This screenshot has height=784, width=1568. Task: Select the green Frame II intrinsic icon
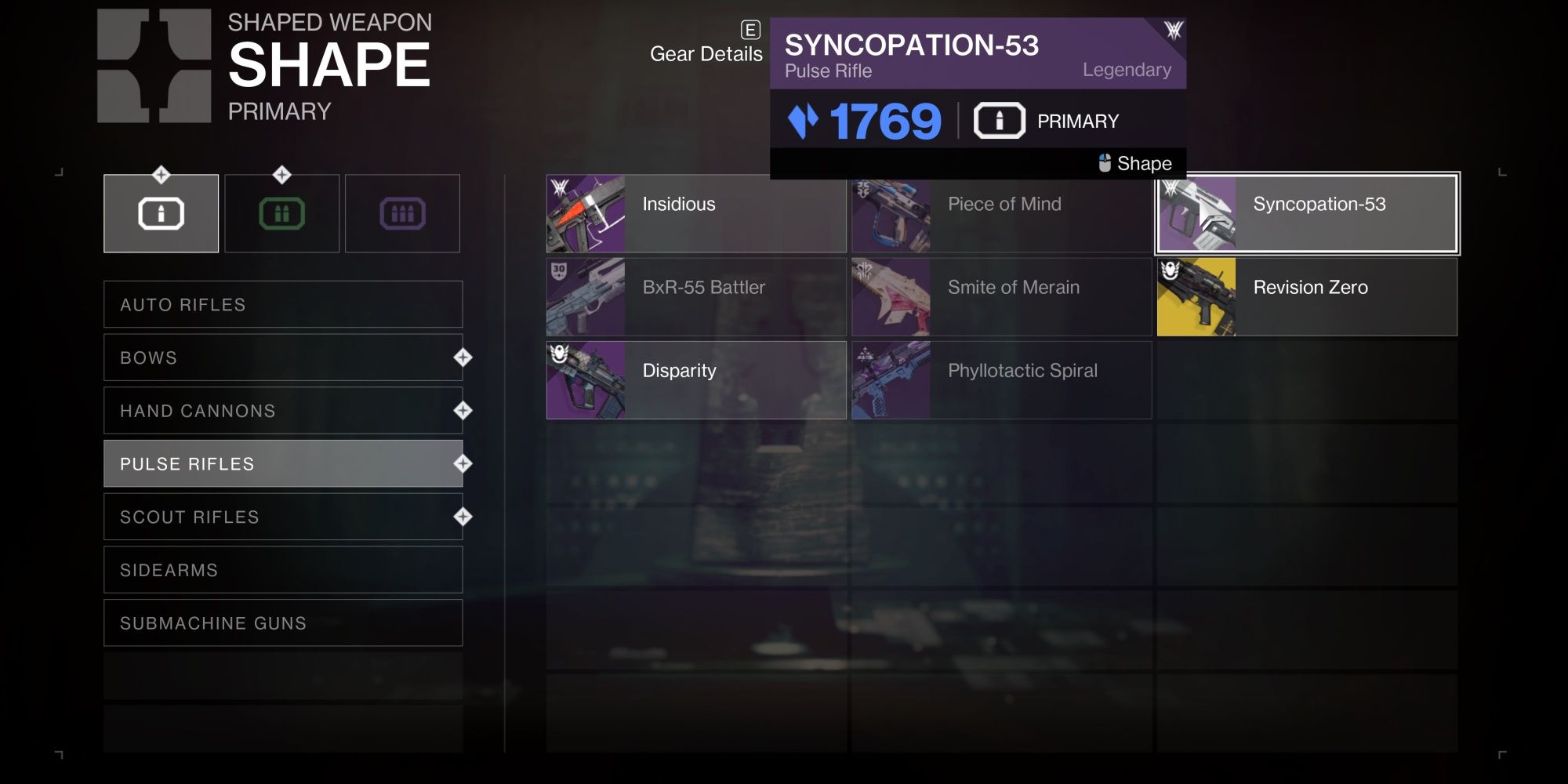[282, 212]
